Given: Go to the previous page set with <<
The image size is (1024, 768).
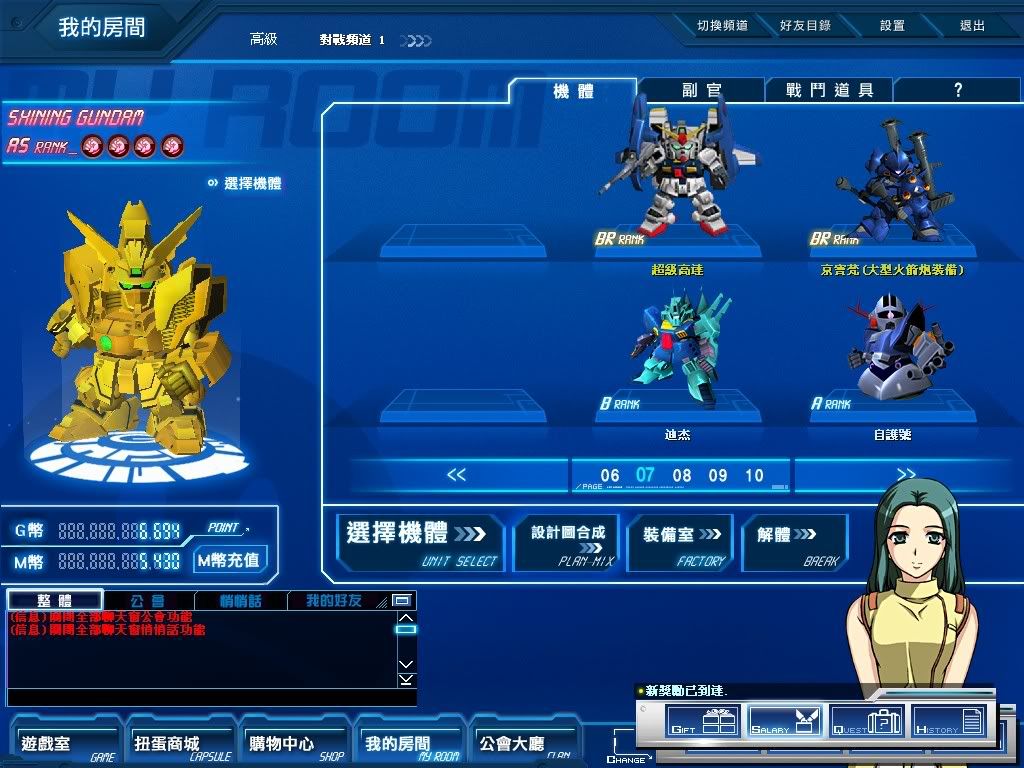Looking at the screenshot, I should tap(456, 475).
